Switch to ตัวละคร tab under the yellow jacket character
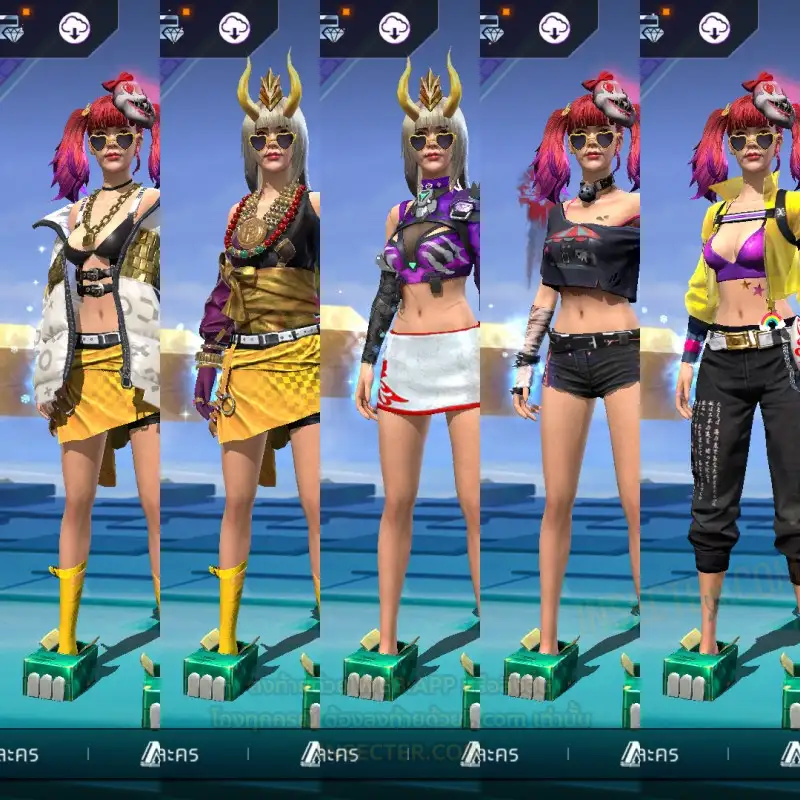This screenshot has width=800, height=800. (x=660, y=754)
